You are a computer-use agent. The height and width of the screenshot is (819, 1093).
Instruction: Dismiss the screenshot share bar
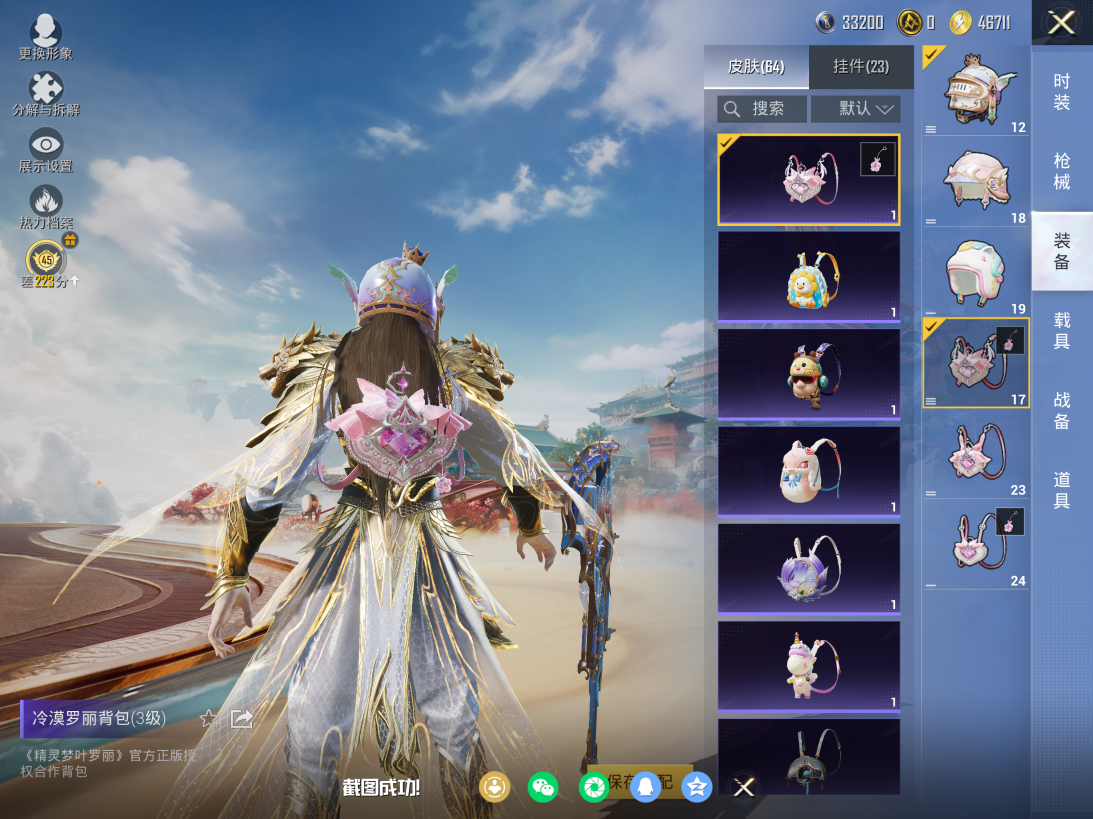tap(744, 787)
